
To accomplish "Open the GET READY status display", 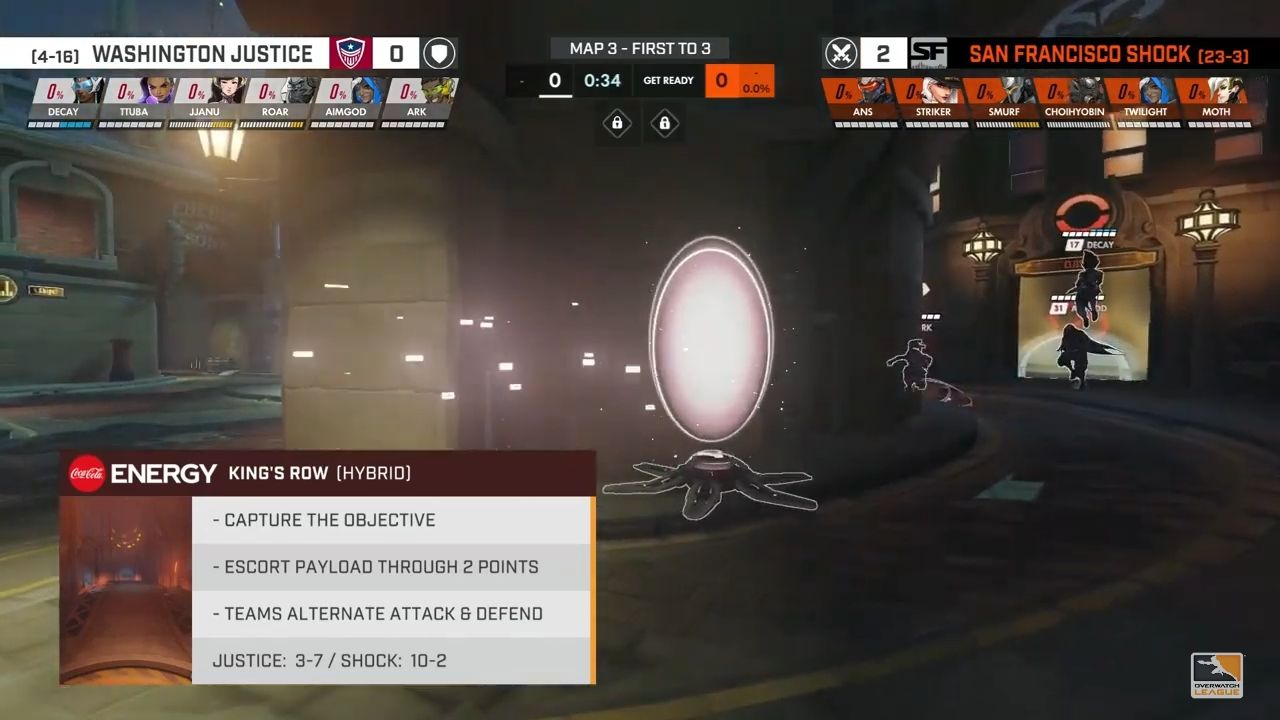I will [x=668, y=80].
